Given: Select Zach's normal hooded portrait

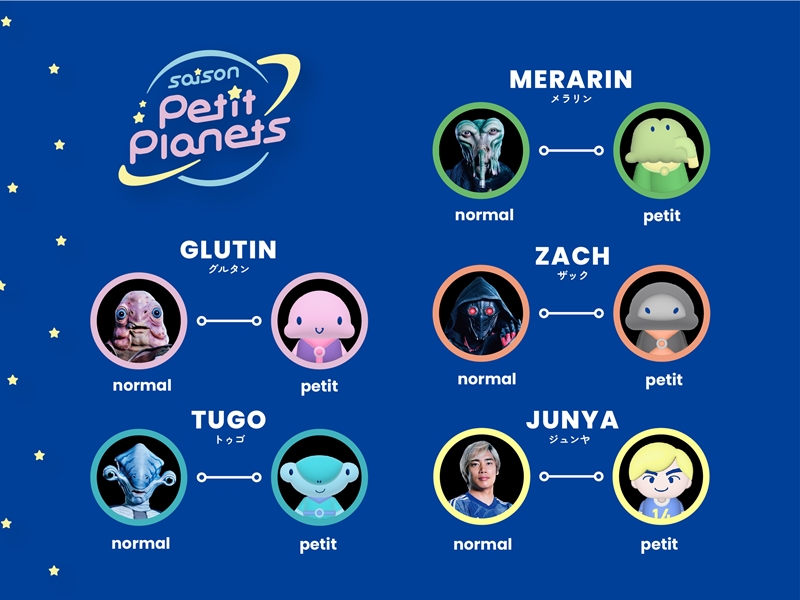Looking at the screenshot, I should click(x=481, y=313).
